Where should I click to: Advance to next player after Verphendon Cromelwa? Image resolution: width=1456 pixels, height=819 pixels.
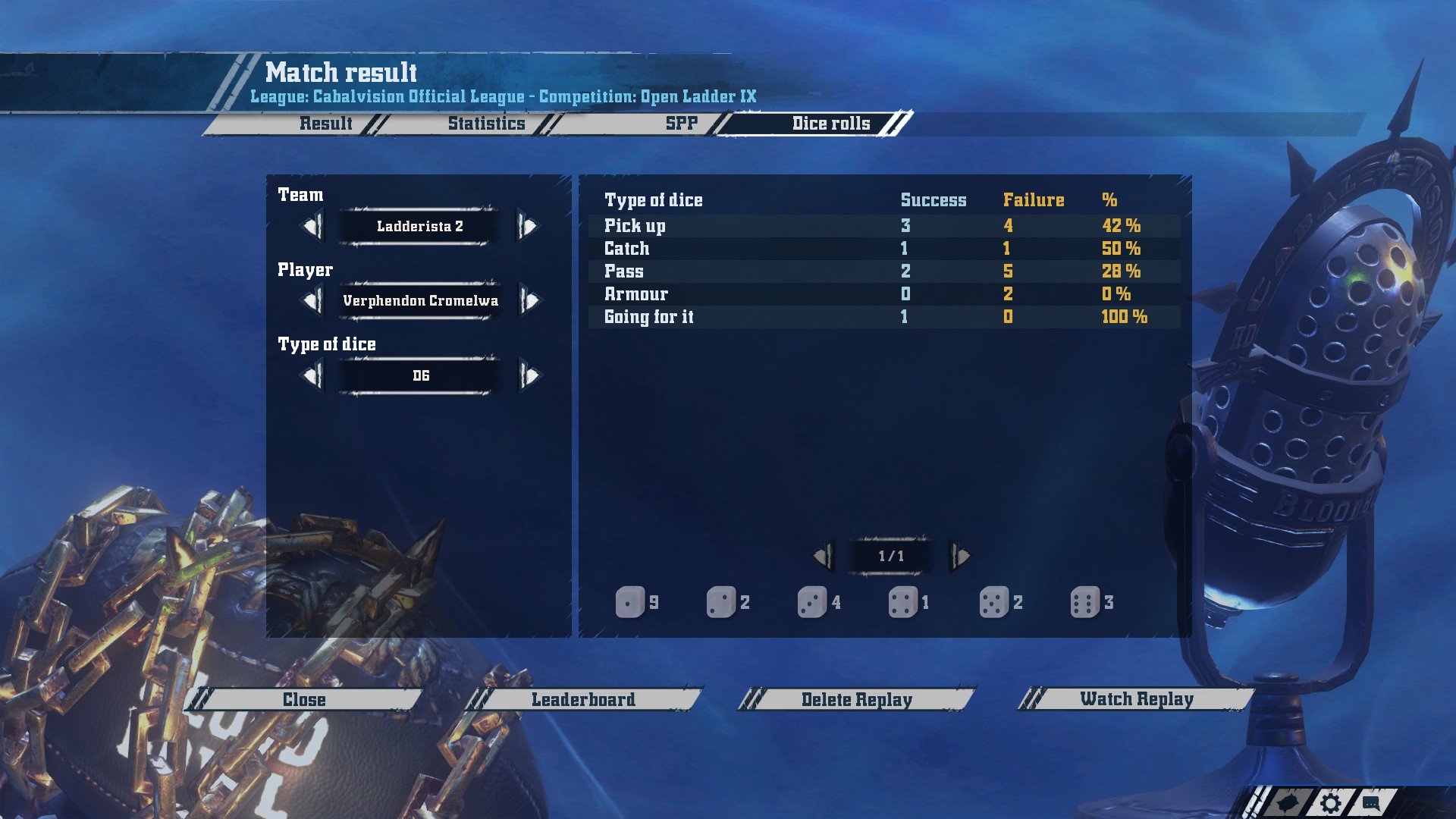(x=529, y=301)
